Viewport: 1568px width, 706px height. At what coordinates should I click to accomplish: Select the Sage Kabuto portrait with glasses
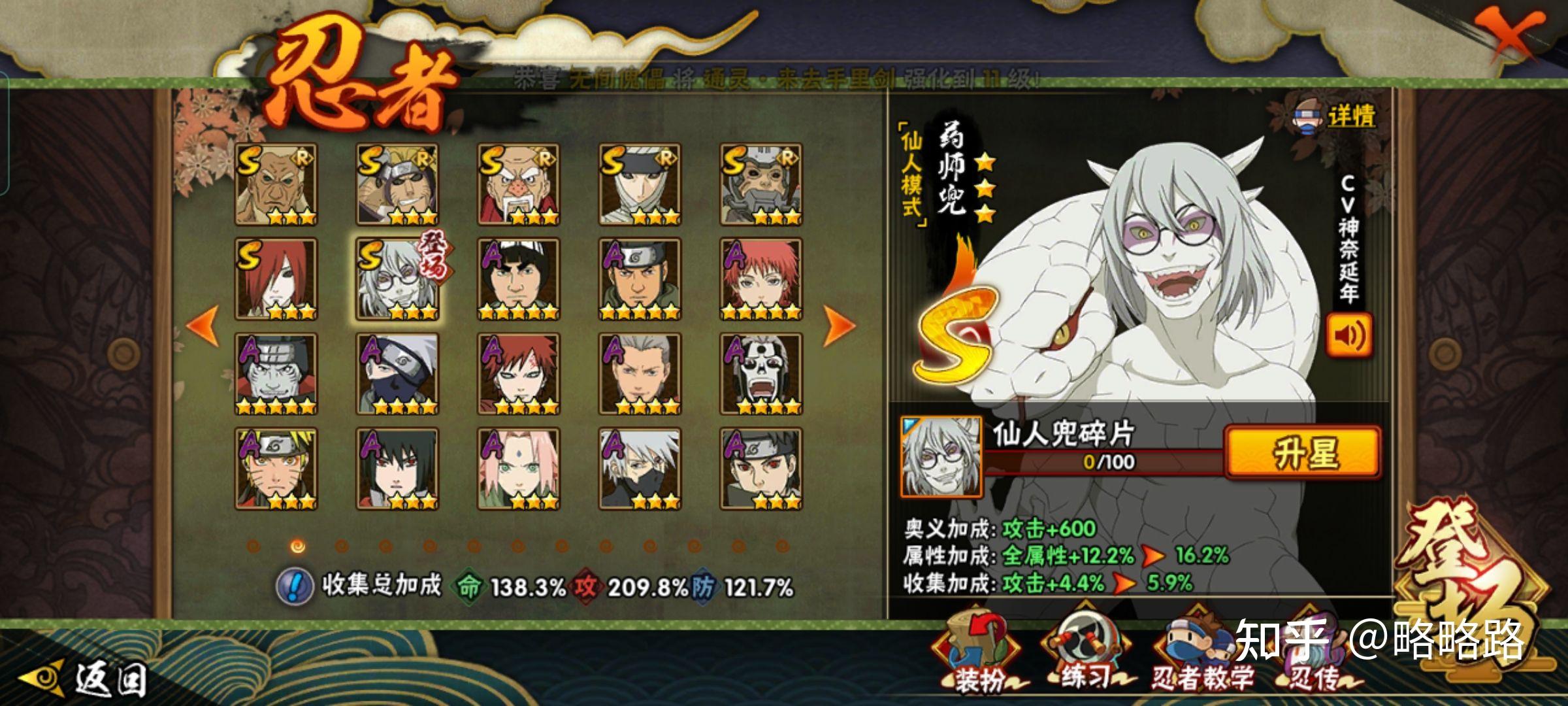(x=397, y=279)
